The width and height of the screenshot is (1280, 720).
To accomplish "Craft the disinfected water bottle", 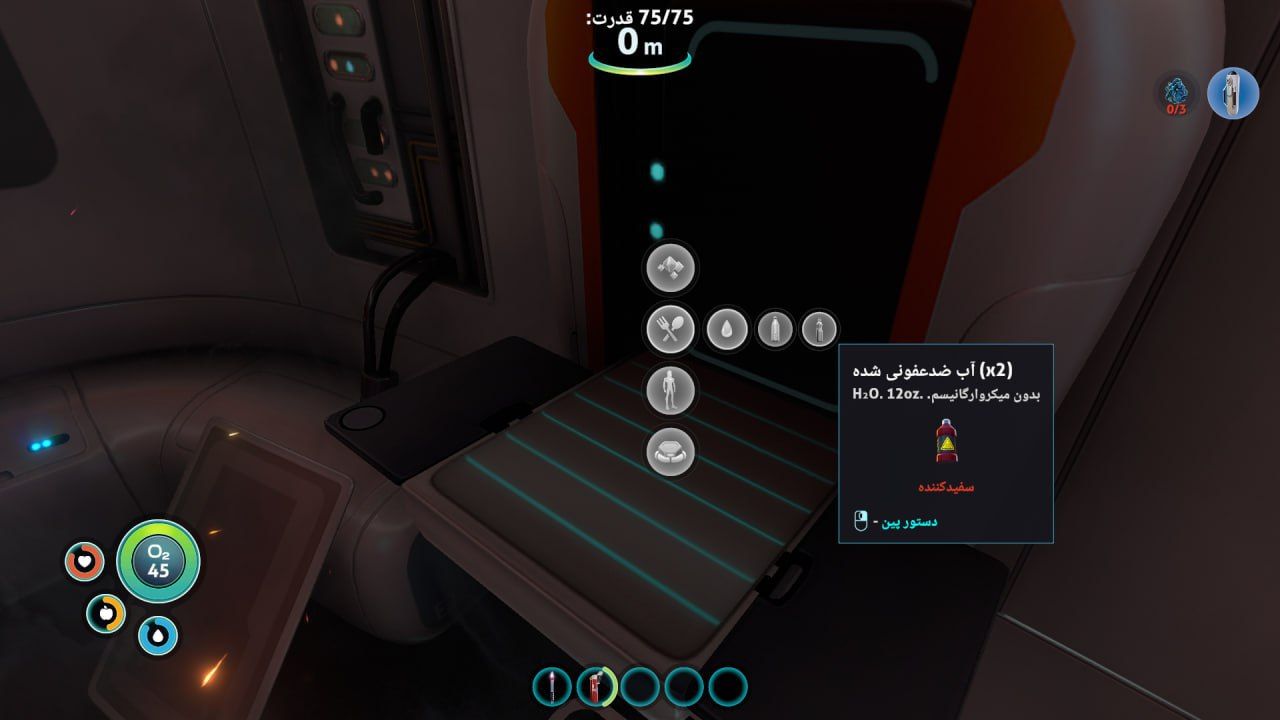I will 819,328.
